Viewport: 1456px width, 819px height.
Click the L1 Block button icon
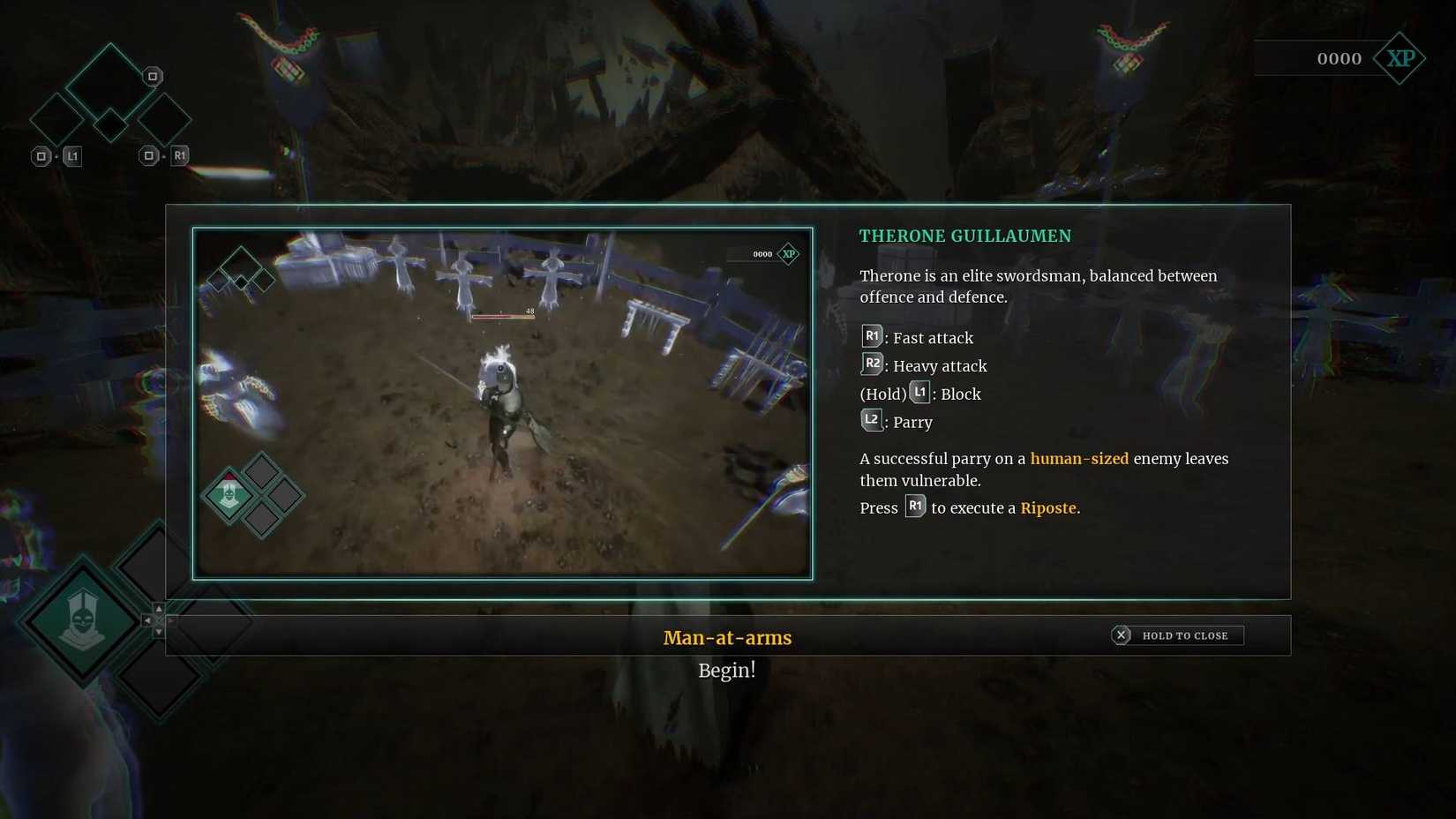point(919,392)
